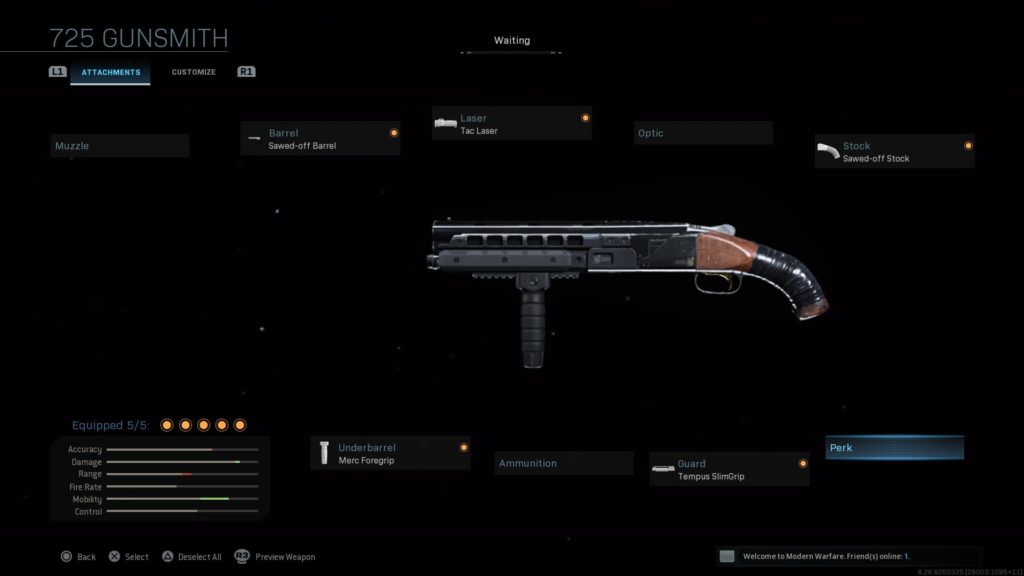This screenshot has height=576, width=1024.
Task: Select the empty Muzzle attachment slot
Action: (x=120, y=146)
